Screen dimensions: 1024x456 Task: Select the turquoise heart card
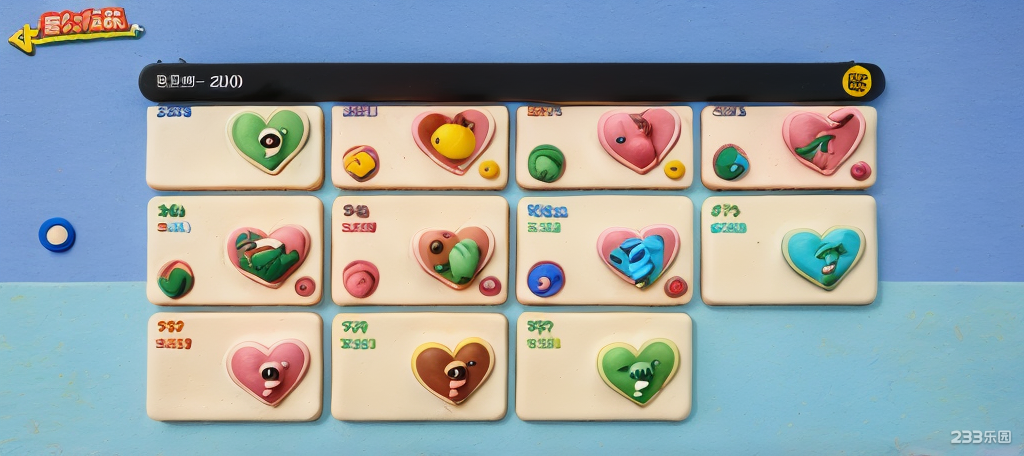click(x=788, y=250)
